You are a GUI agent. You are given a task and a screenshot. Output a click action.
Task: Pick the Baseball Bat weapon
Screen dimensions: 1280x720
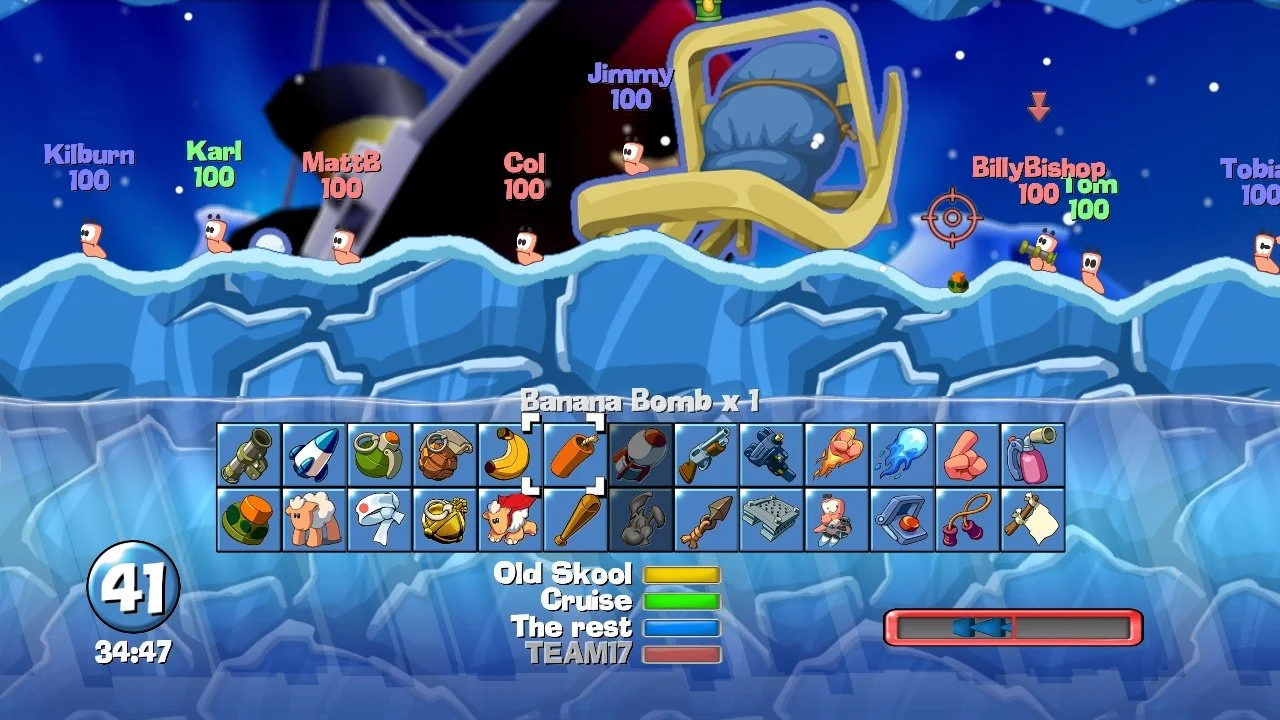pyautogui.click(x=575, y=520)
